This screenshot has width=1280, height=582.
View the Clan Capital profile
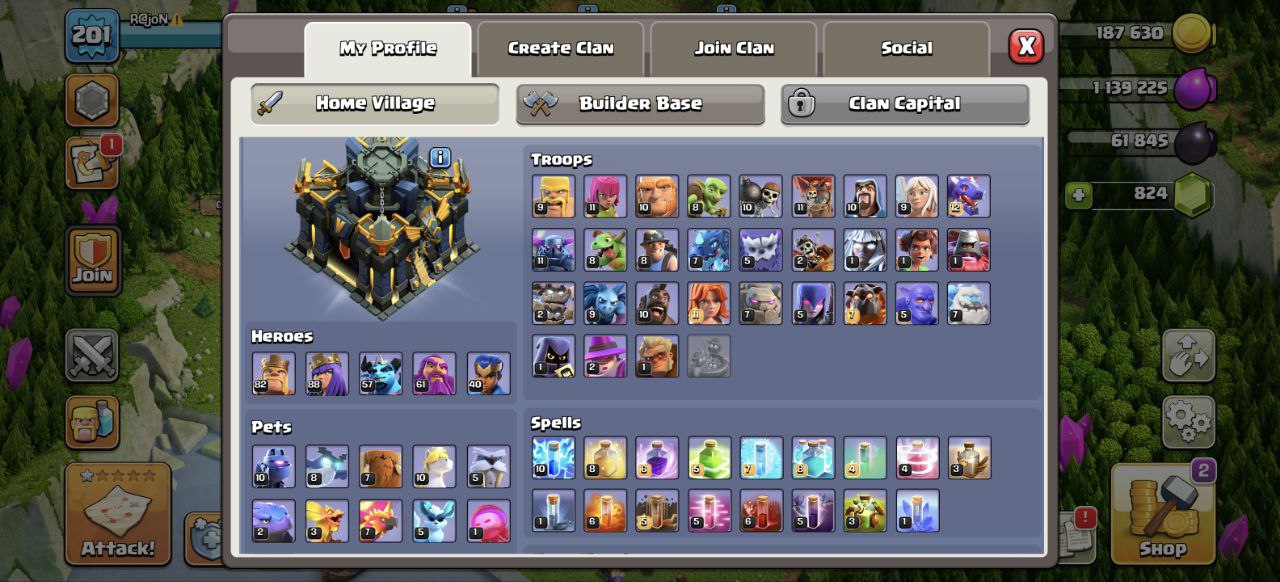tap(904, 104)
